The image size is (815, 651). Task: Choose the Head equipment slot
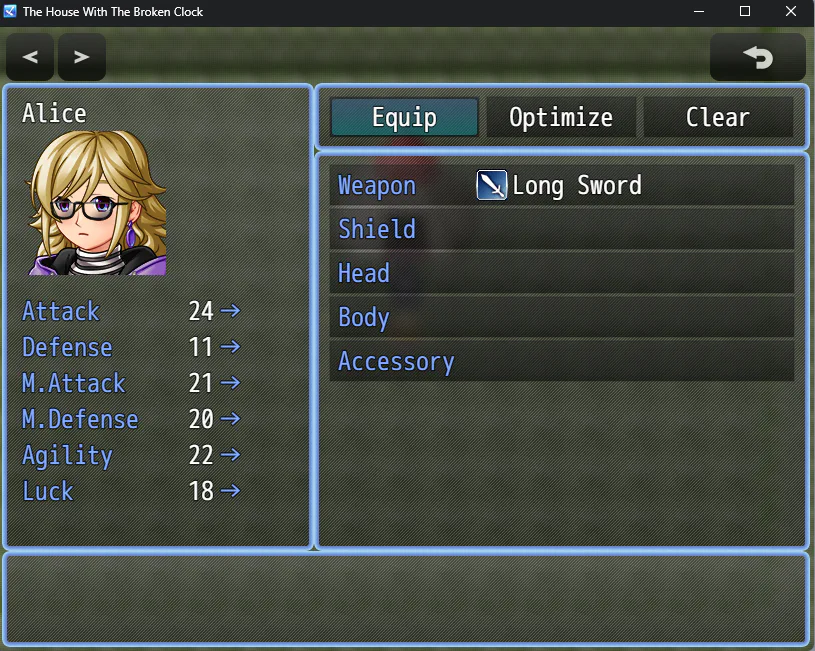561,273
